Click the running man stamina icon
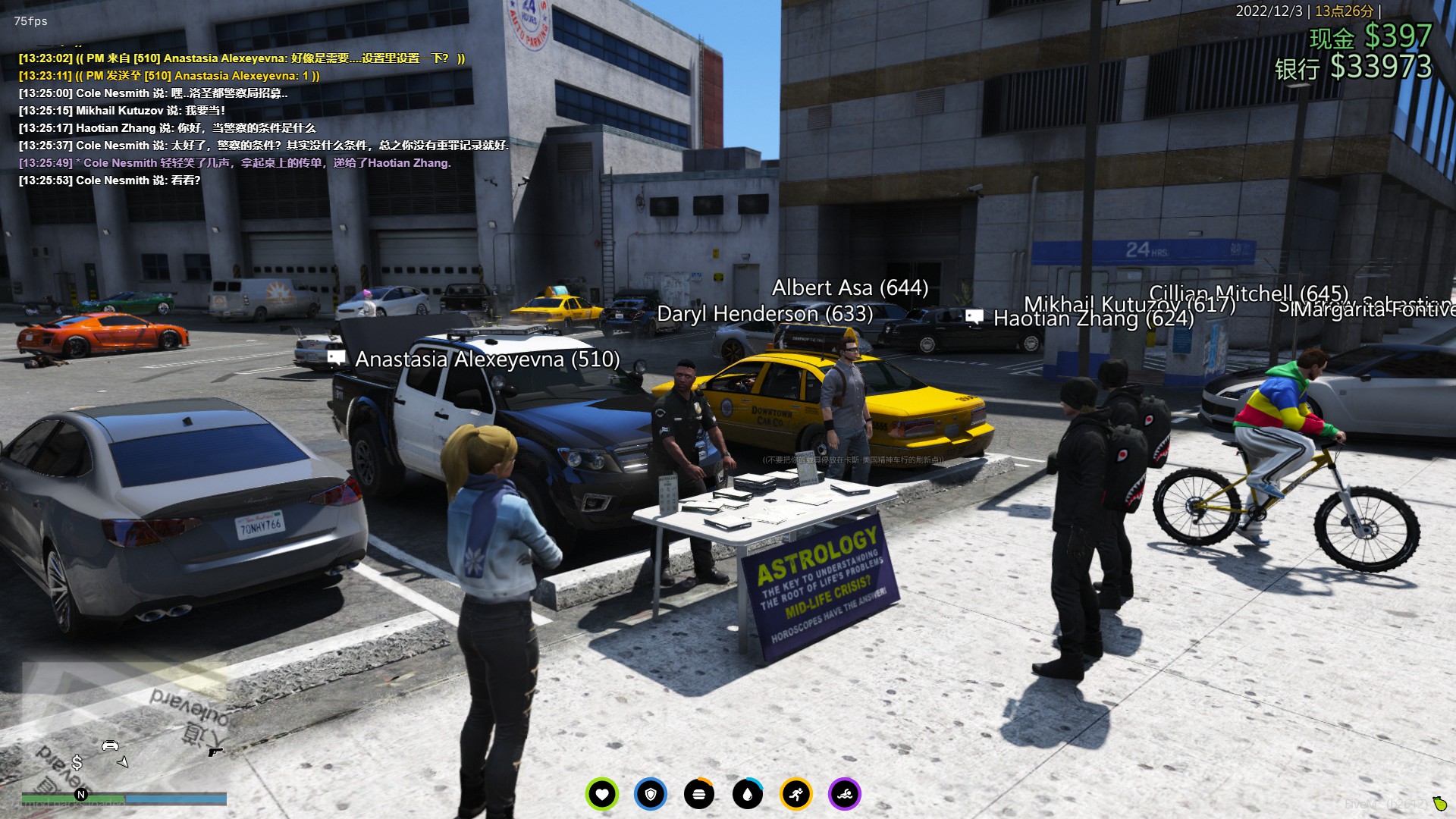The width and height of the screenshot is (1456, 819). click(796, 795)
